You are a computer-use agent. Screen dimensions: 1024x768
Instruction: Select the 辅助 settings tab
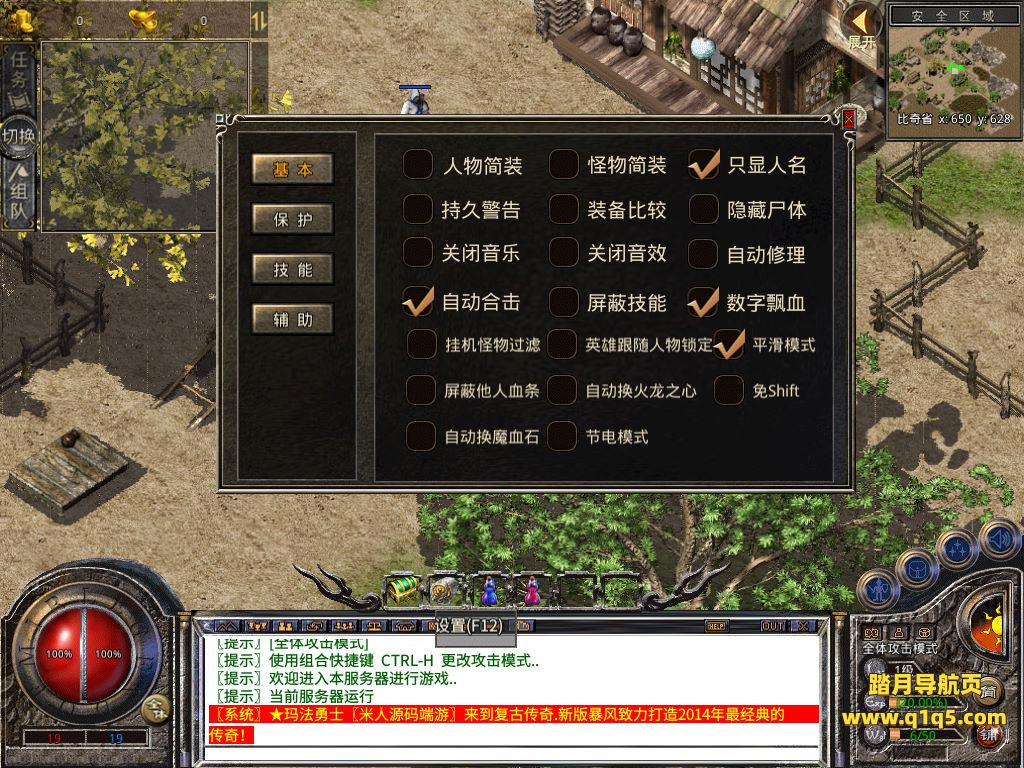pos(291,319)
